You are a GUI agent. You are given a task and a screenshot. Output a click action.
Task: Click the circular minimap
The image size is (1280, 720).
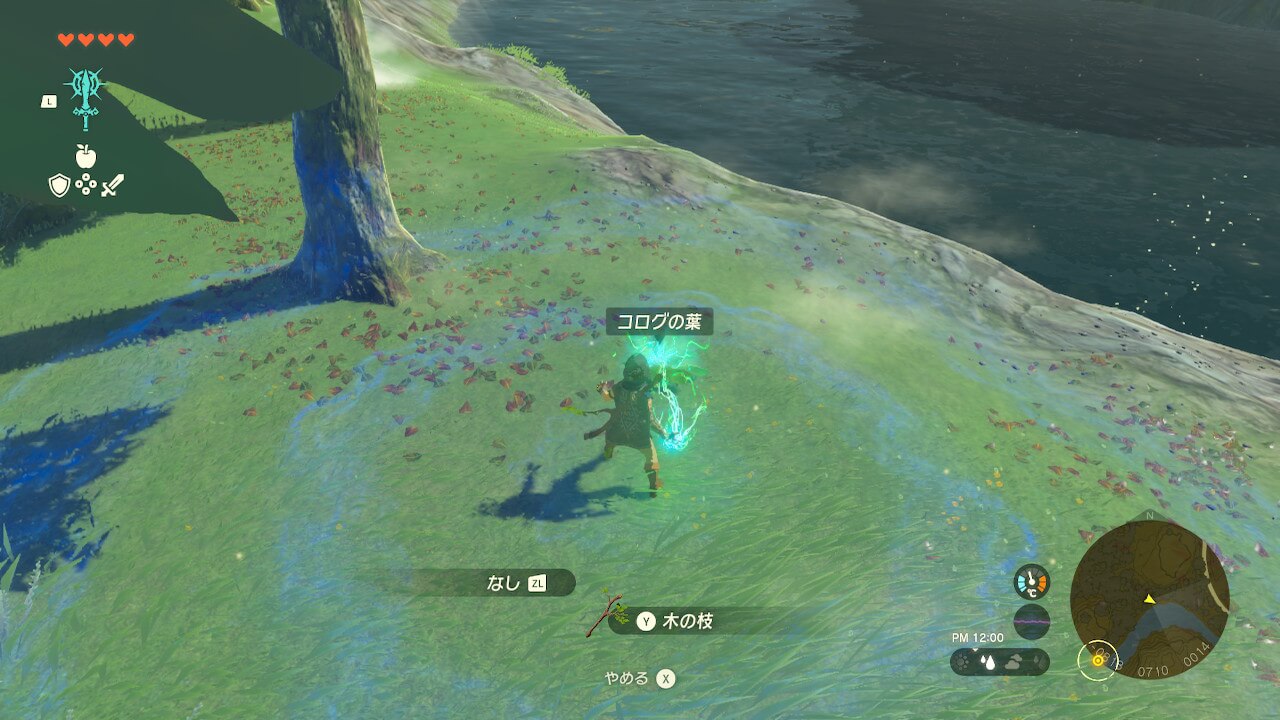1149,599
